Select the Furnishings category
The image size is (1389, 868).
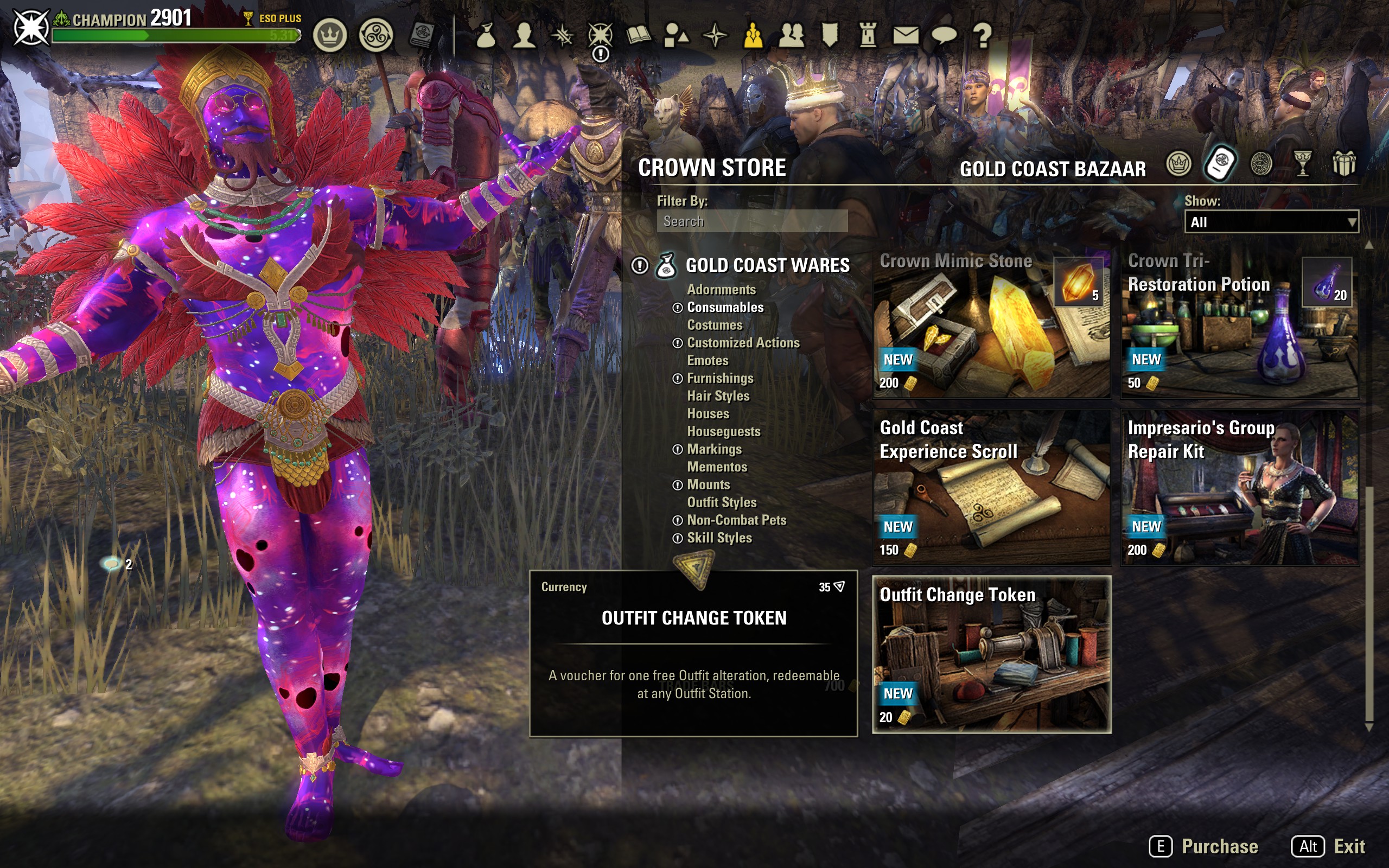[720, 378]
